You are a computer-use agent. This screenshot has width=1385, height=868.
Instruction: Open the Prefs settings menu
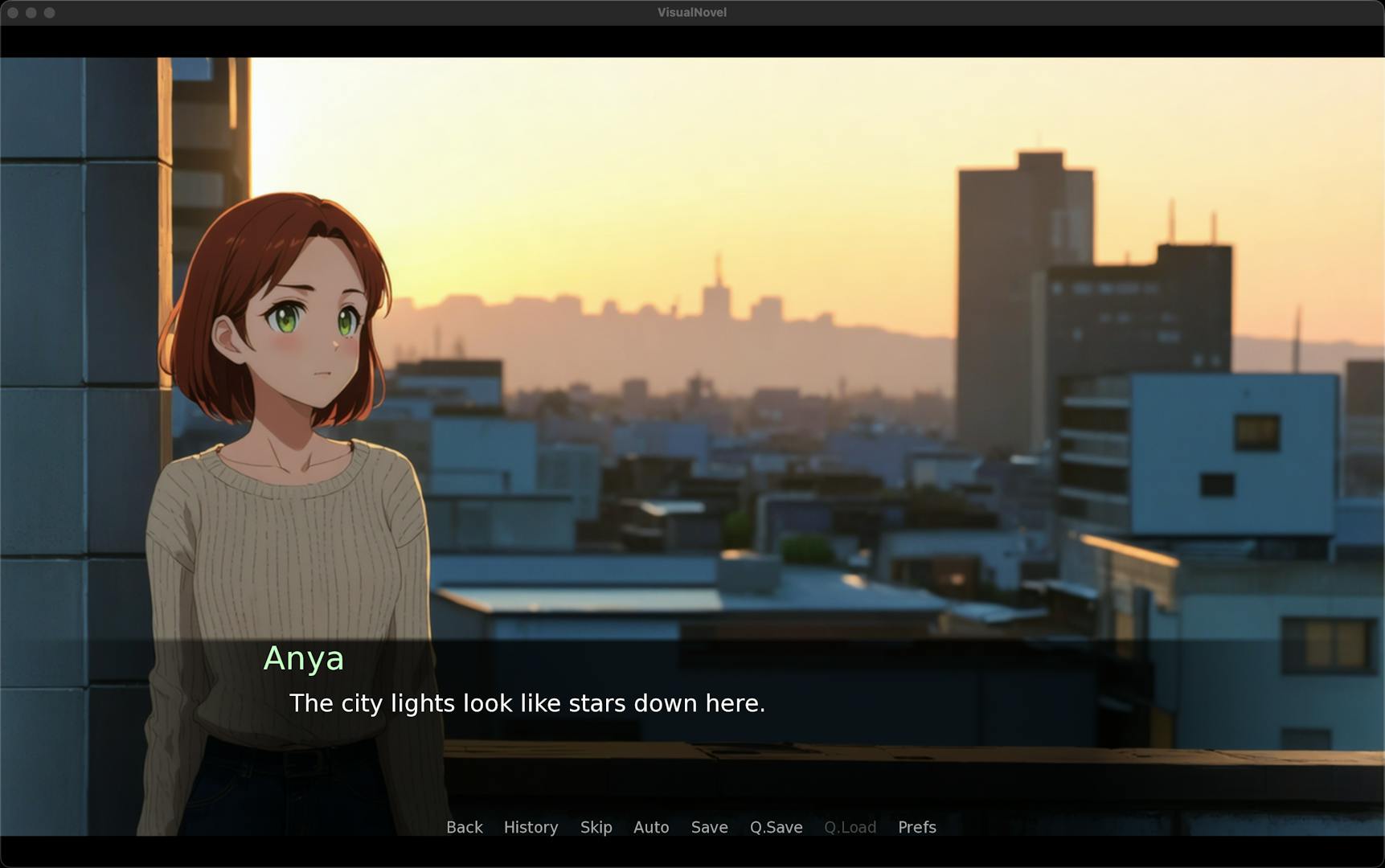(x=916, y=827)
